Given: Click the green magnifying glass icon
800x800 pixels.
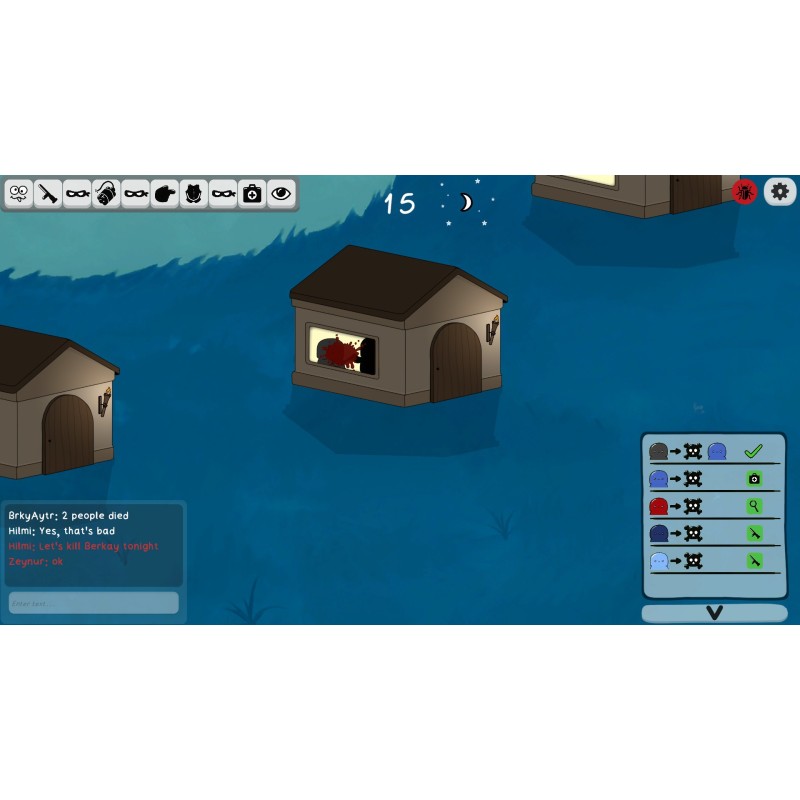Looking at the screenshot, I should coord(753,507).
